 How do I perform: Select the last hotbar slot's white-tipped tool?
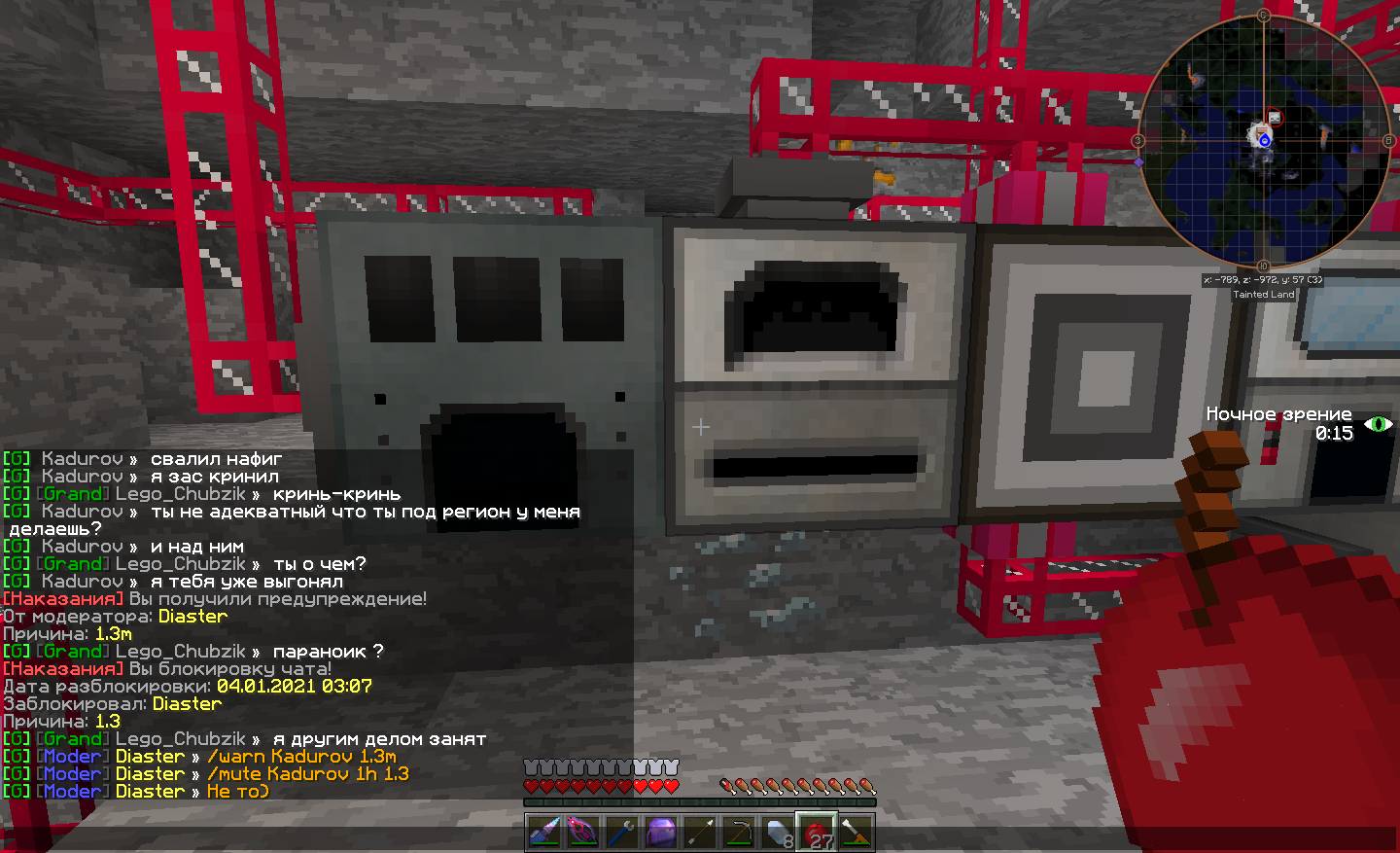point(856,833)
